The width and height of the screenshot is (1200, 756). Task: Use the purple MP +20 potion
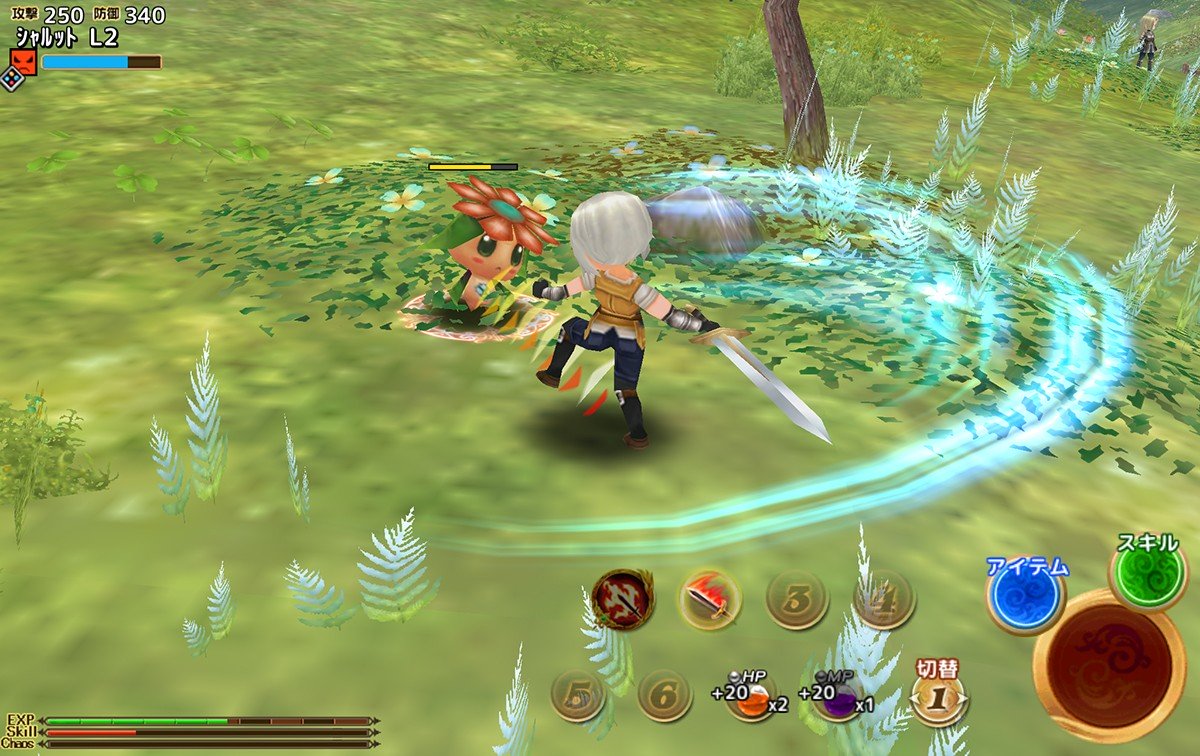[839, 697]
